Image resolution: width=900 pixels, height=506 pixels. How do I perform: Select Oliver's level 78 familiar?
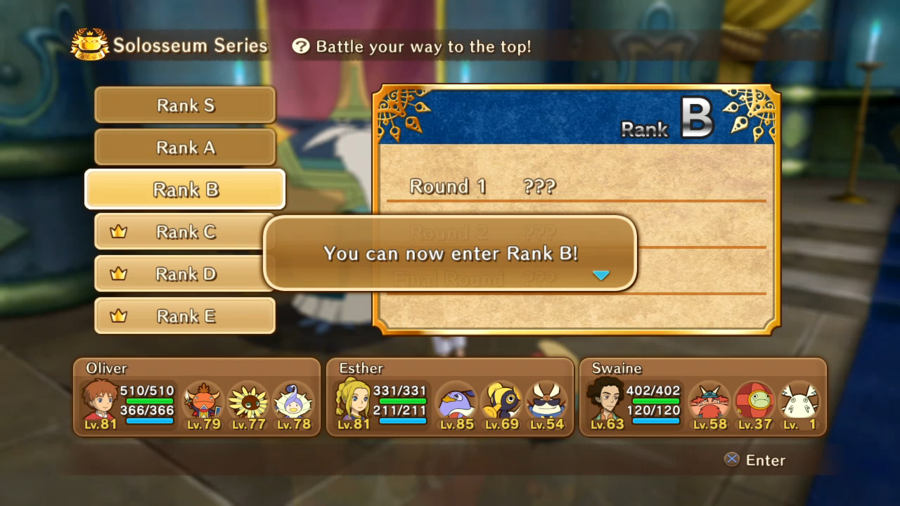tap(292, 402)
